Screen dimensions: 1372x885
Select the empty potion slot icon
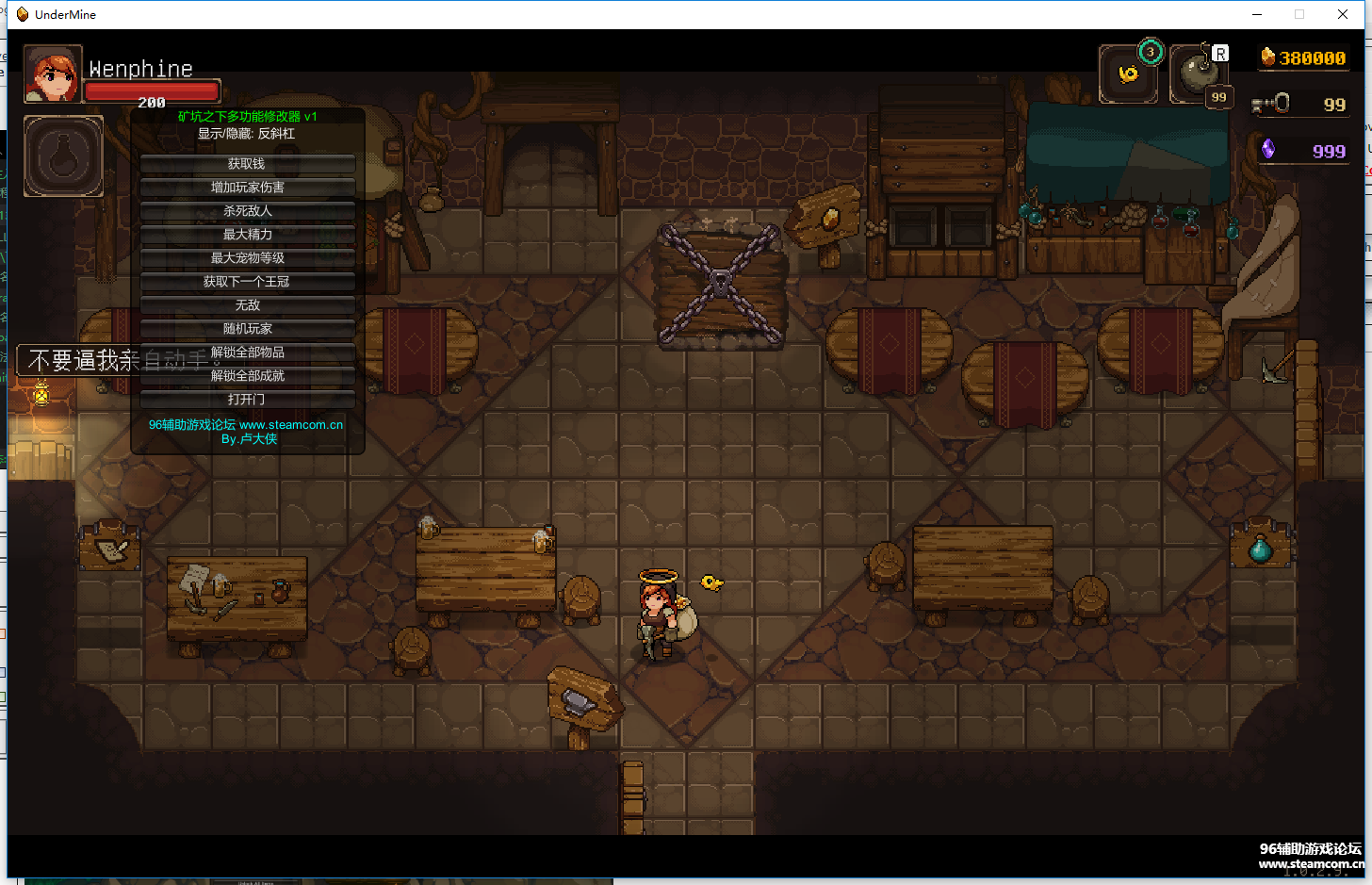pos(63,156)
